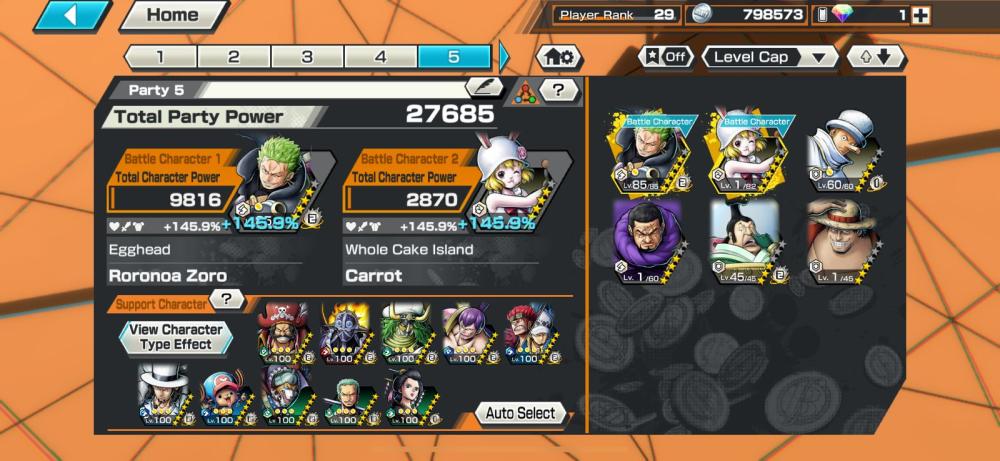Image resolution: width=1000 pixels, height=461 pixels.
Task: View Character Type Effect details
Action: (176, 337)
